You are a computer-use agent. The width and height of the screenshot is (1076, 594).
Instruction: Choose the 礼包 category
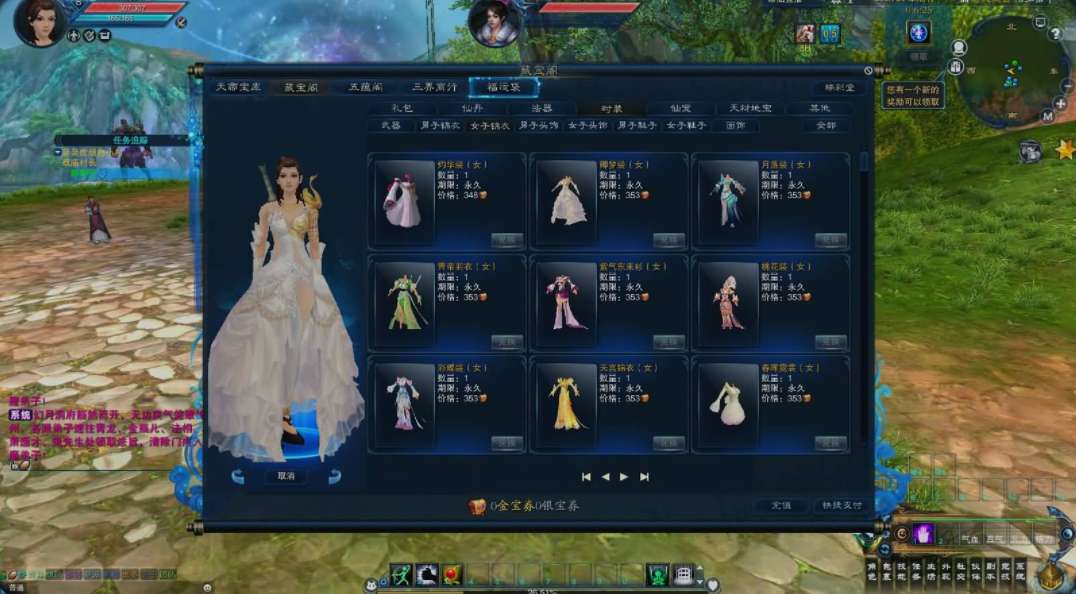(x=402, y=108)
